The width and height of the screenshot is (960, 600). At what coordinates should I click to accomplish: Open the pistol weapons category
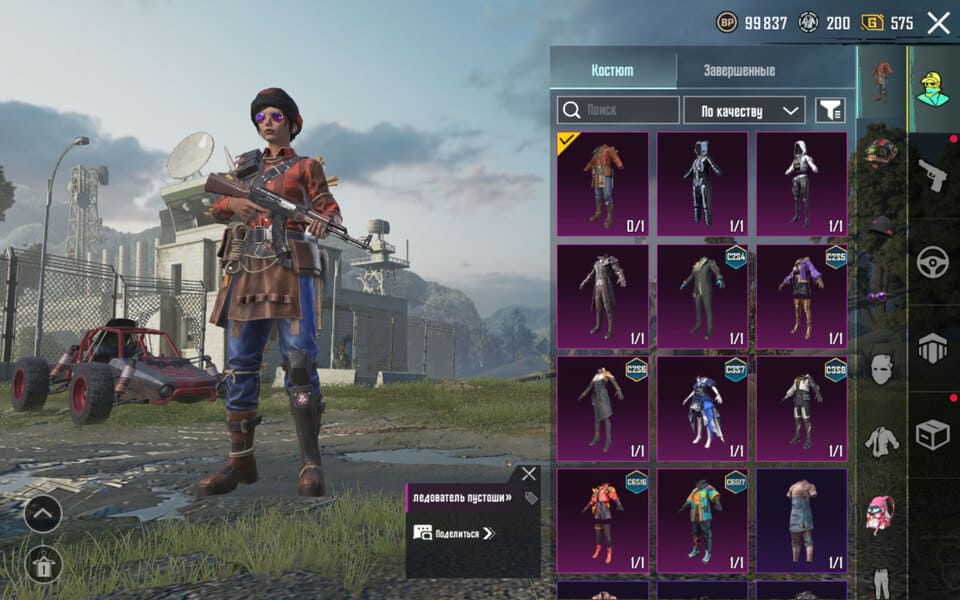click(x=932, y=175)
